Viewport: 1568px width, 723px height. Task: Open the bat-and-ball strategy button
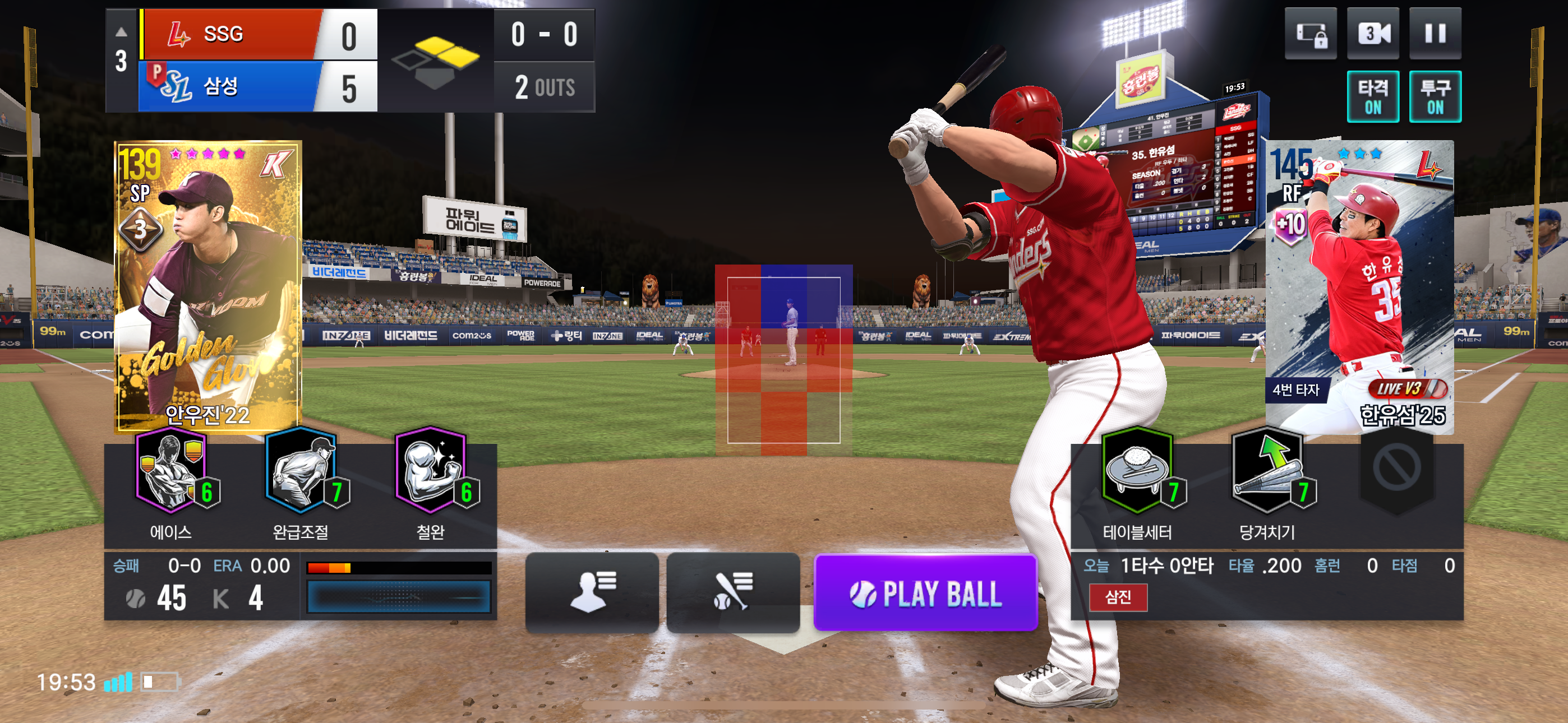click(733, 592)
